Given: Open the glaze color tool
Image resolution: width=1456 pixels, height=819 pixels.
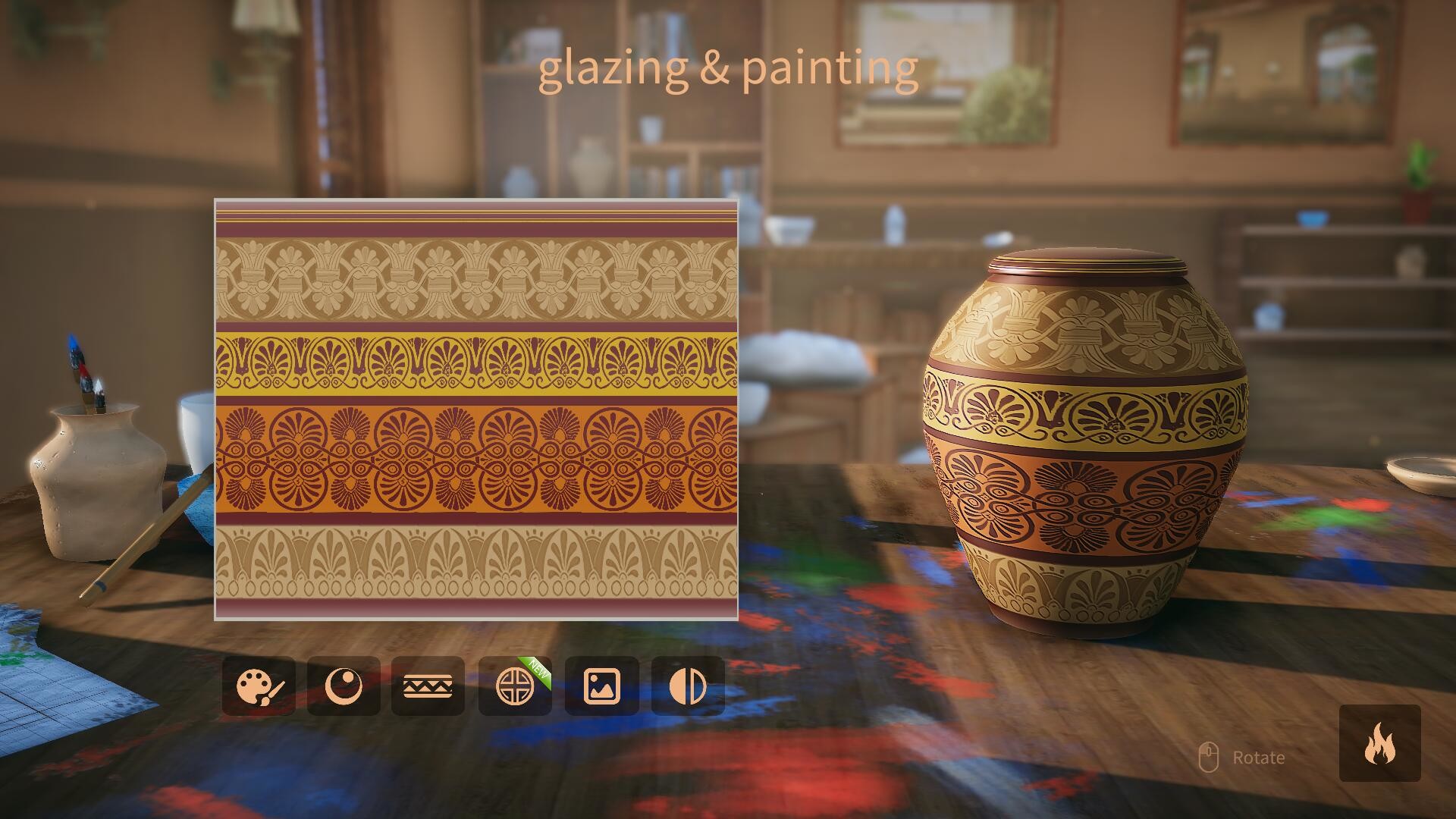Looking at the screenshot, I should (x=344, y=687).
